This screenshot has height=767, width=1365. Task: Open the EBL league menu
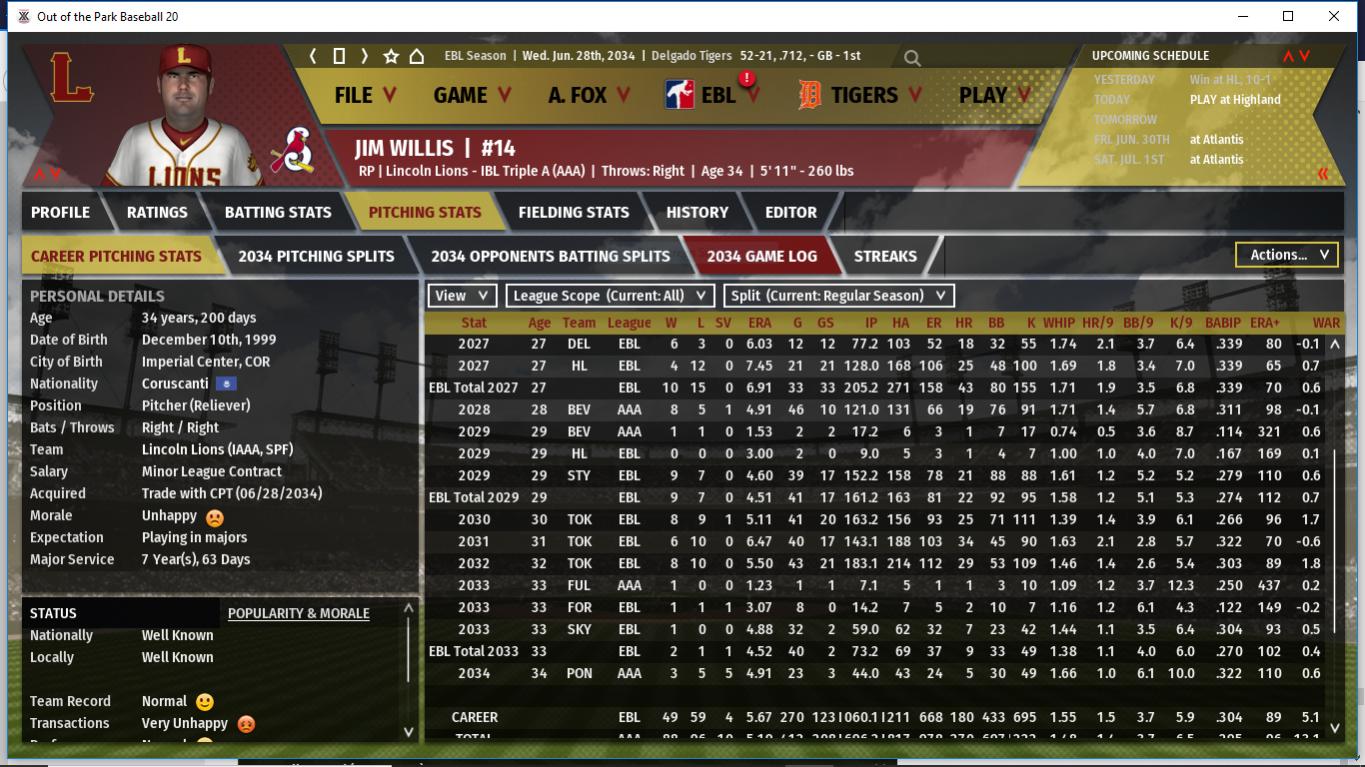coord(713,95)
